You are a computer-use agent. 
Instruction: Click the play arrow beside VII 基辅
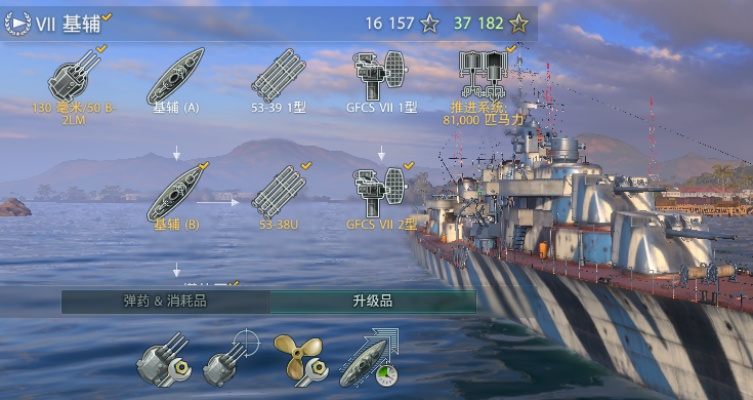coord(17,23)
